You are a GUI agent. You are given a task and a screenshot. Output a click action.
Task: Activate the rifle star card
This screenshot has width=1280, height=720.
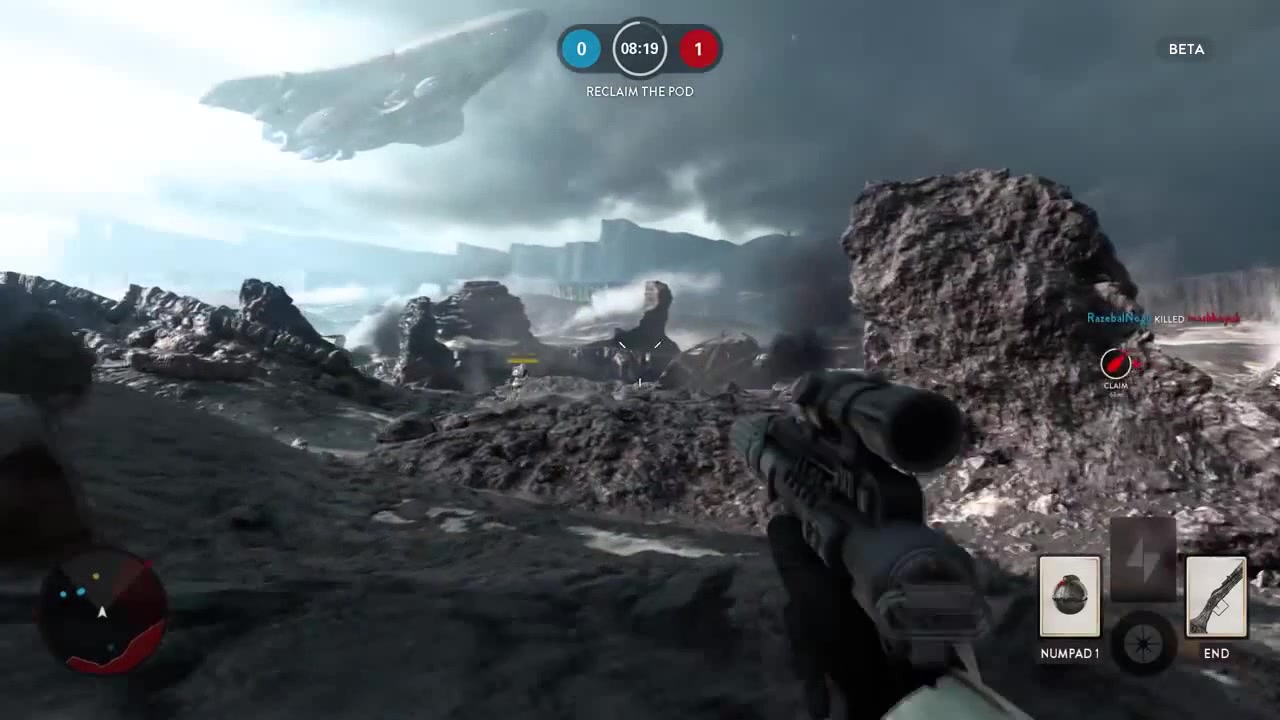(x=1216, y=597)
